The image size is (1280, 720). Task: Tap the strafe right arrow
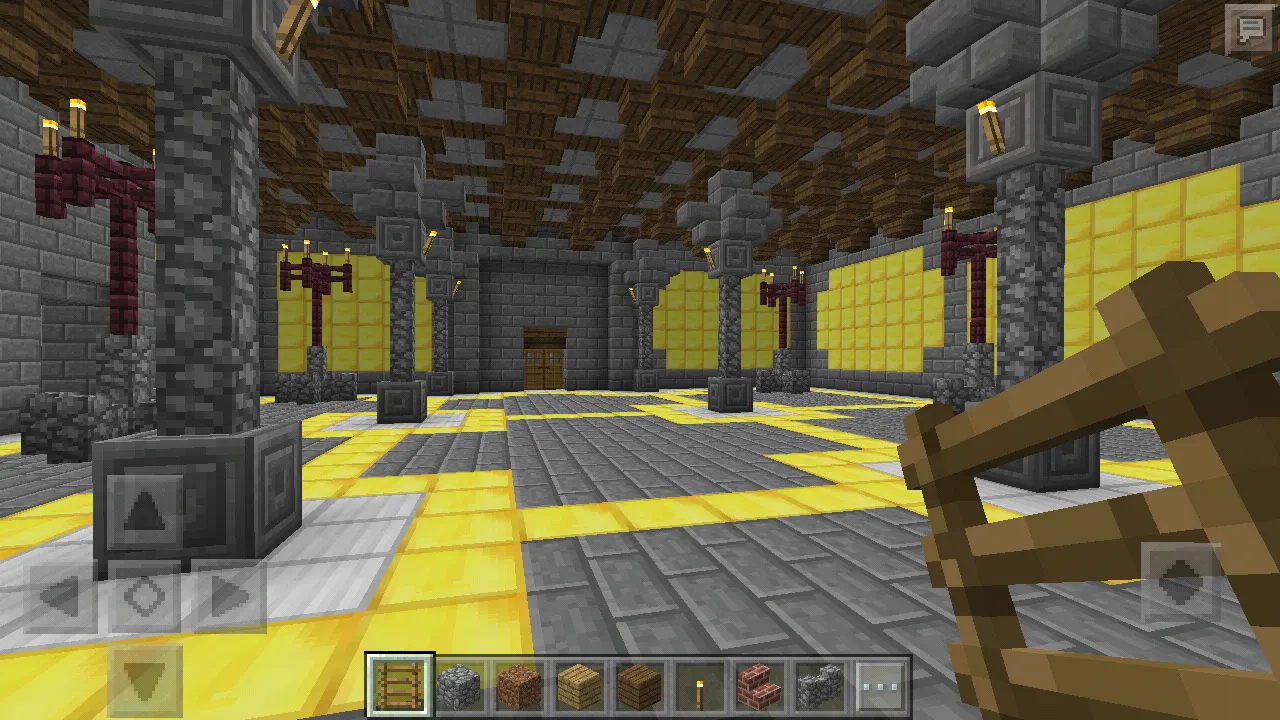click(230, 597)
